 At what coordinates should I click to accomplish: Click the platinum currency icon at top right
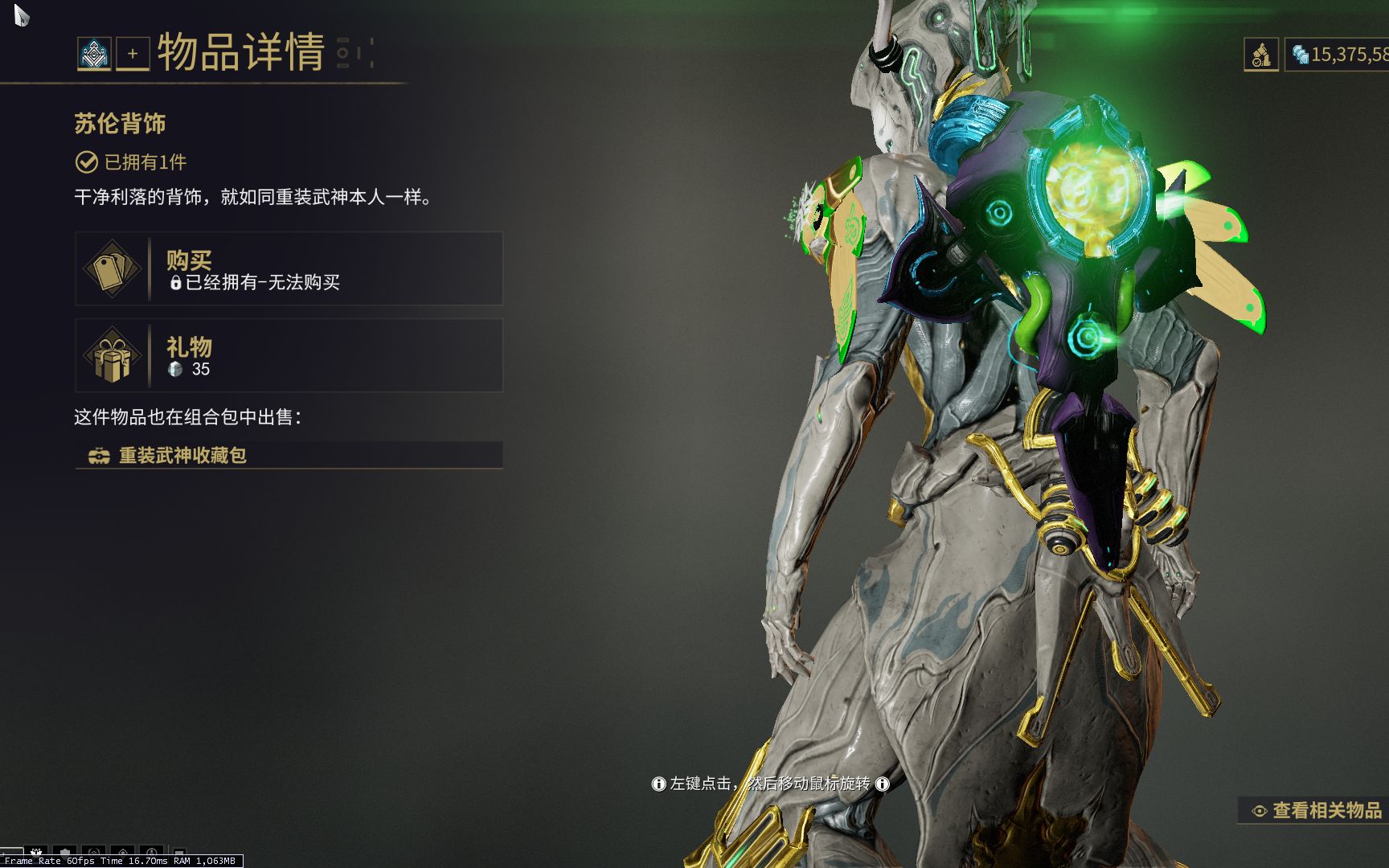coord(1302,54)
